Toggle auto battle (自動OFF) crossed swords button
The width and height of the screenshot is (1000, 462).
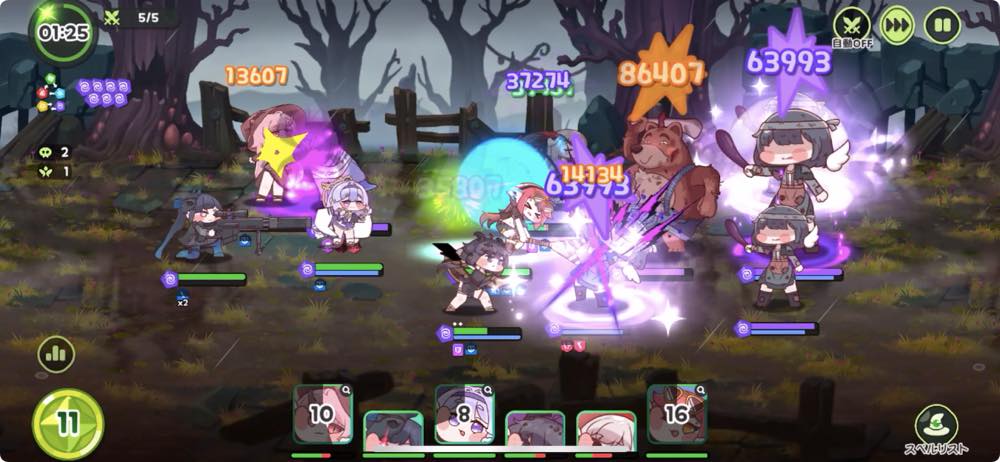click(x=852, y=25)
